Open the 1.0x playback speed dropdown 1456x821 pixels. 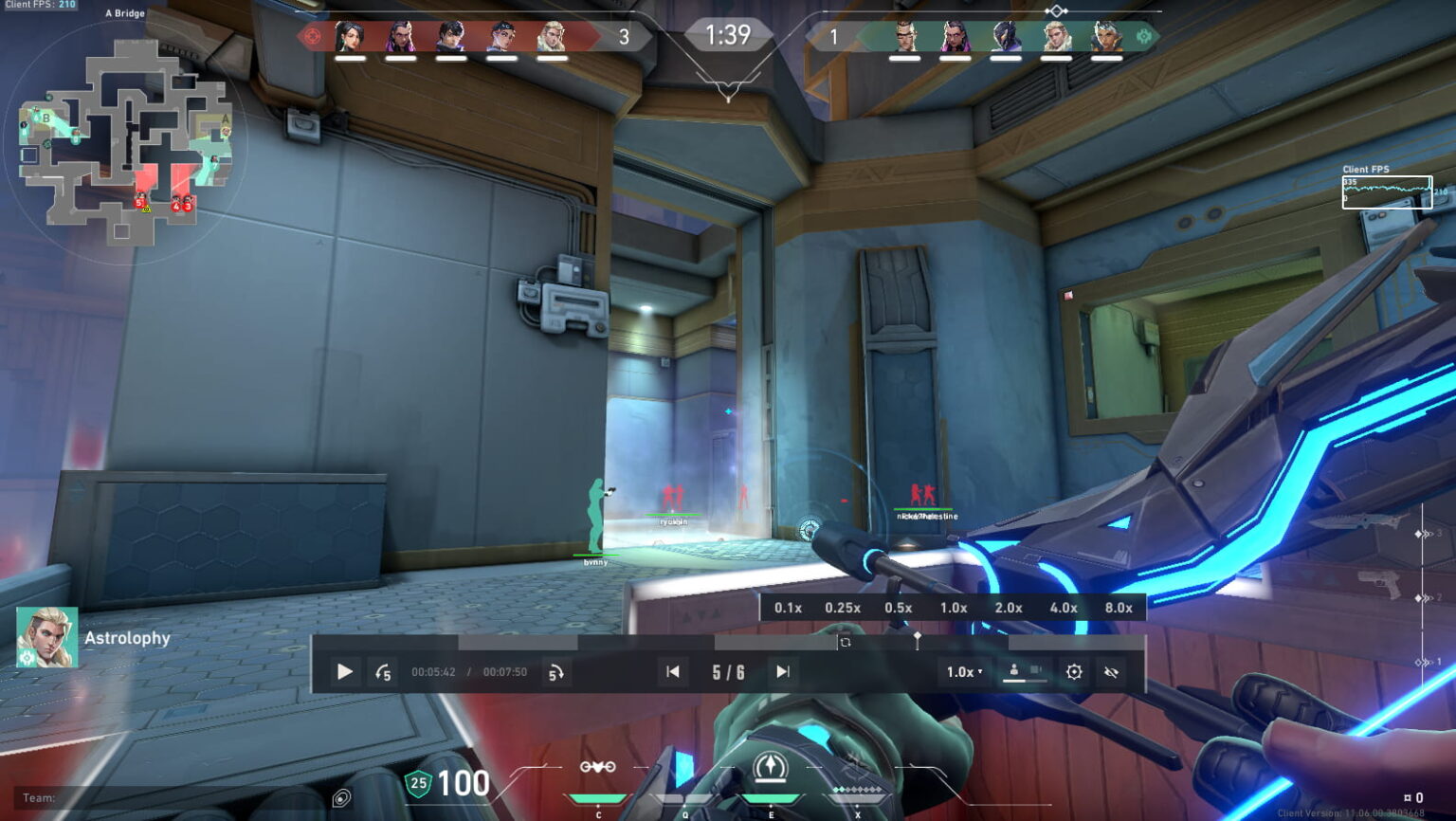tap(962, 671)
